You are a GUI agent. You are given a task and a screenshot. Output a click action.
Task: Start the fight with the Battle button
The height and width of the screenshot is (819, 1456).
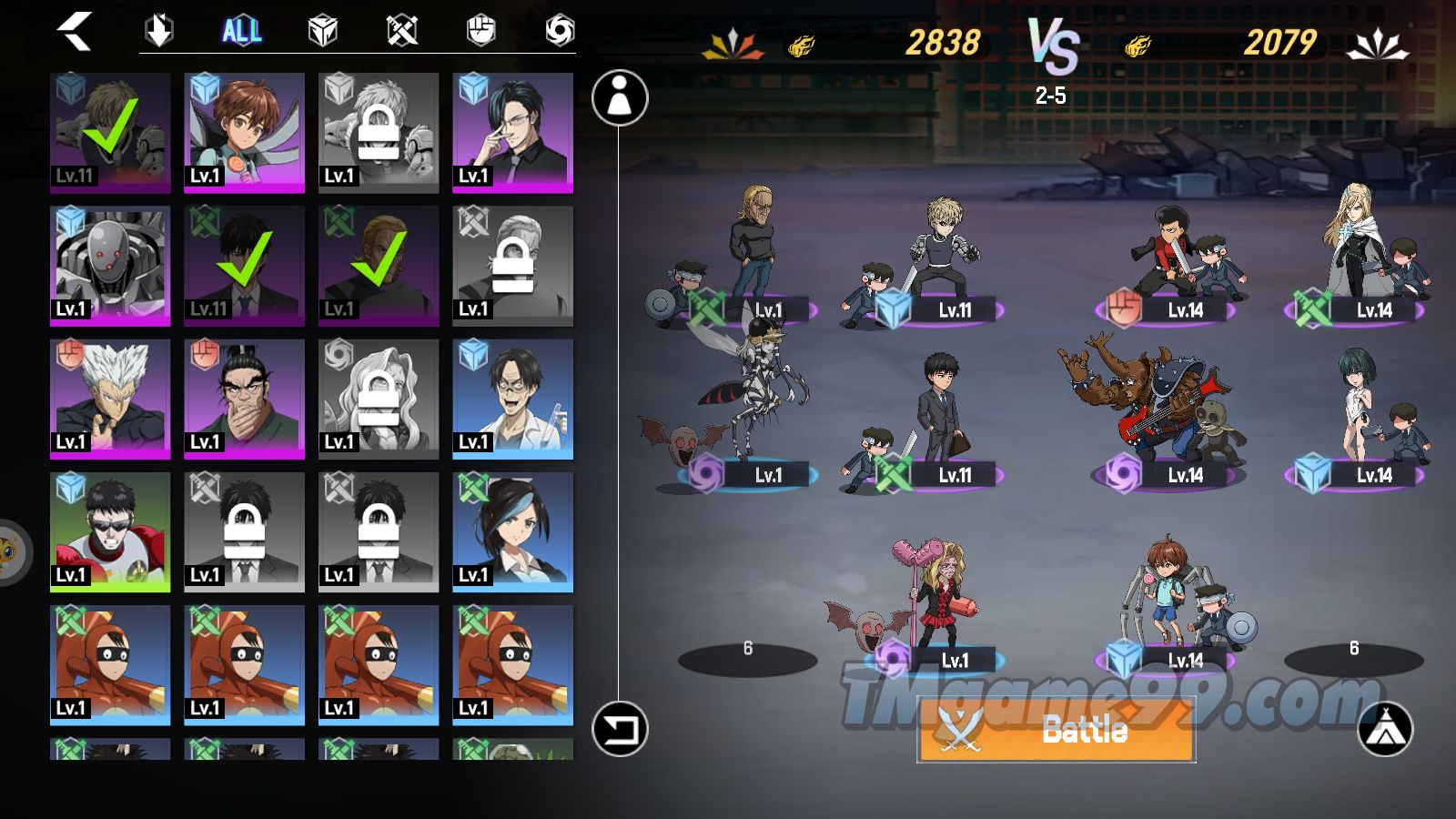point(1056,730)
